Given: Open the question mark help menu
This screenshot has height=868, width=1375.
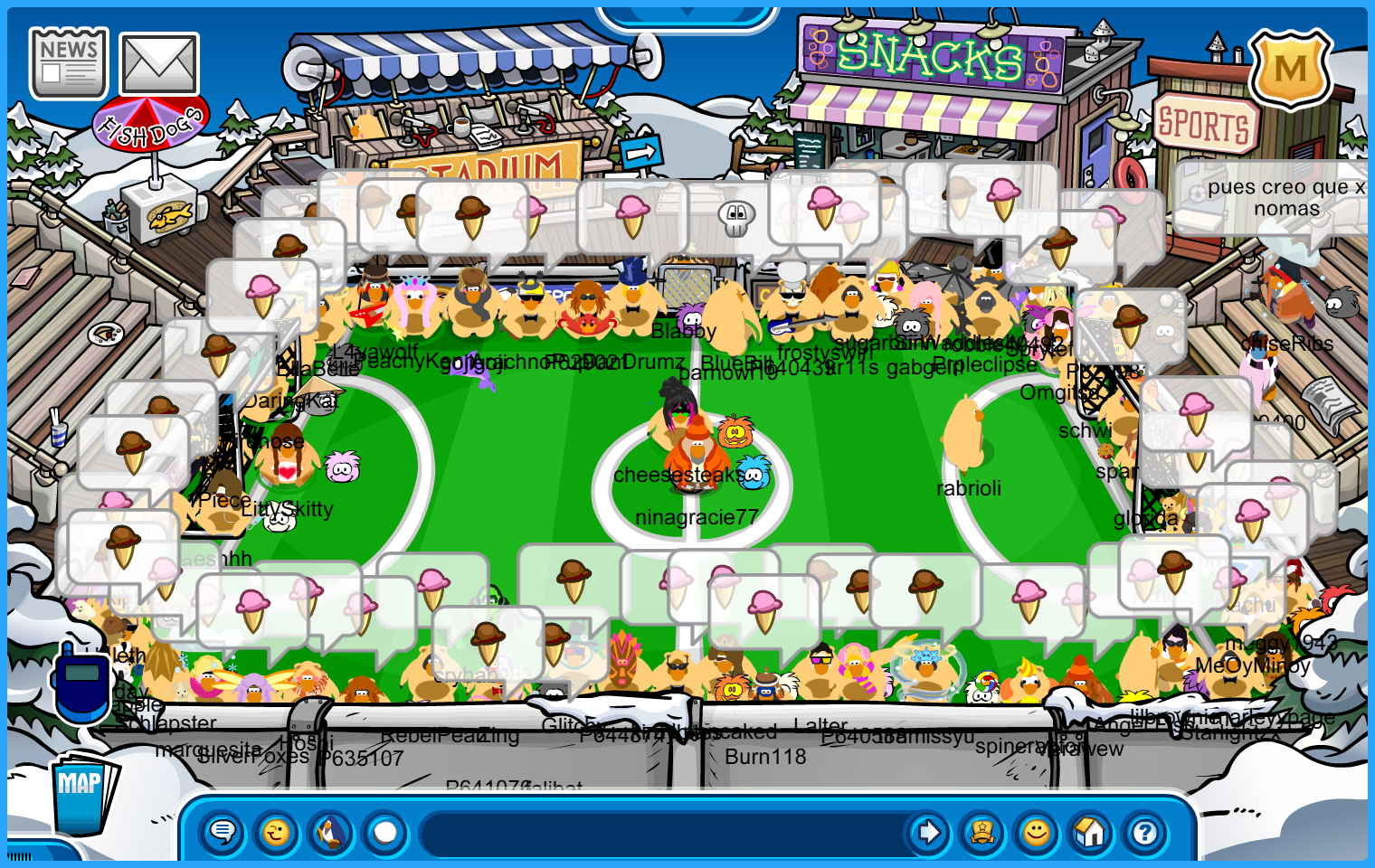Looking at the screenshot, I should [1145, 832].
